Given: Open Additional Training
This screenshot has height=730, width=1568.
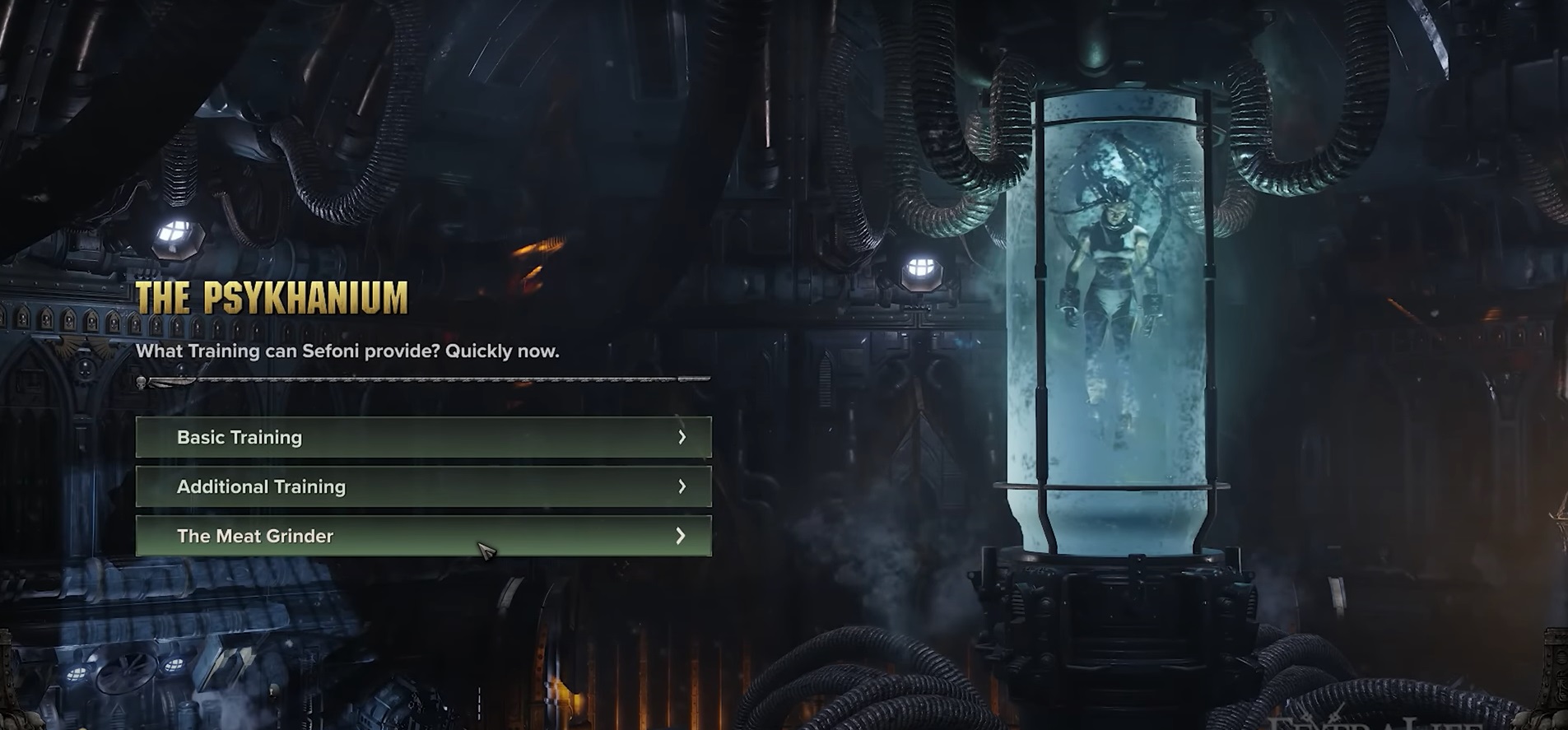Looking at the screenshot, I should pyautogui.click(x=423, y=486).
